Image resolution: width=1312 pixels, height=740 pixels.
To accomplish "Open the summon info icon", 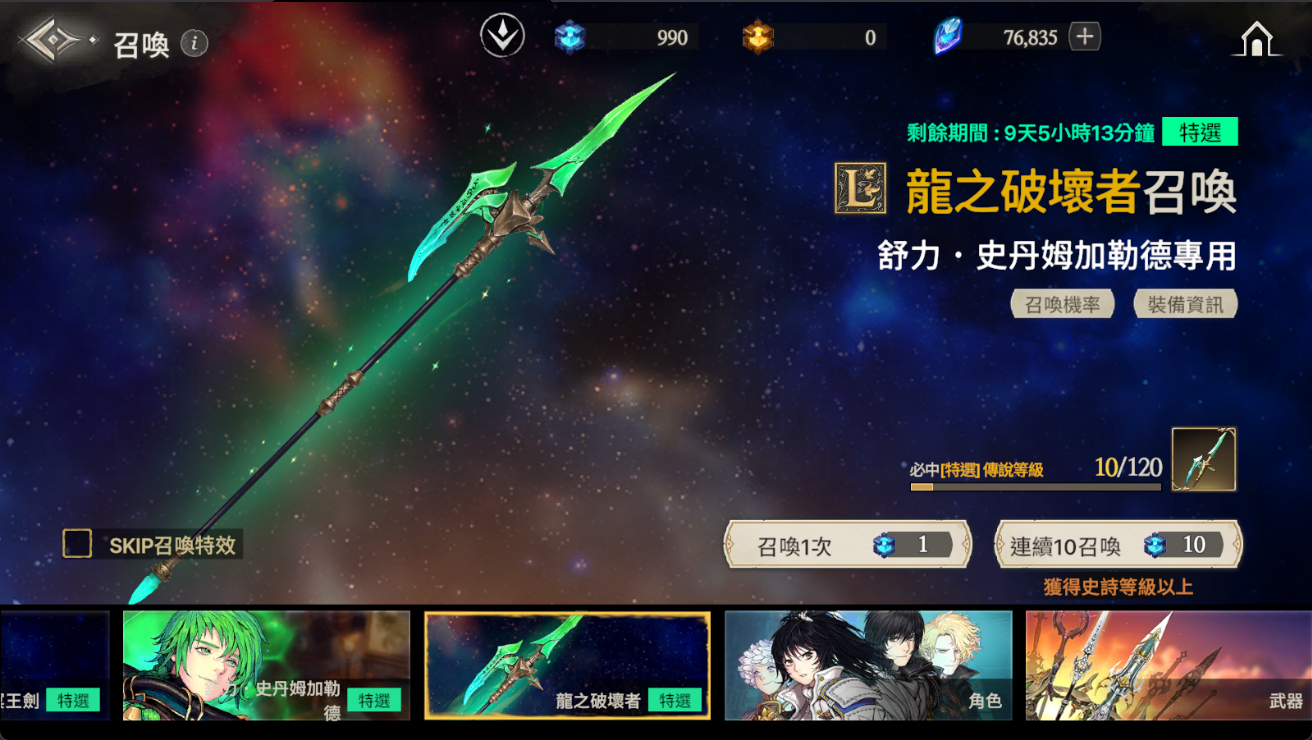I will tap(195, 43).
